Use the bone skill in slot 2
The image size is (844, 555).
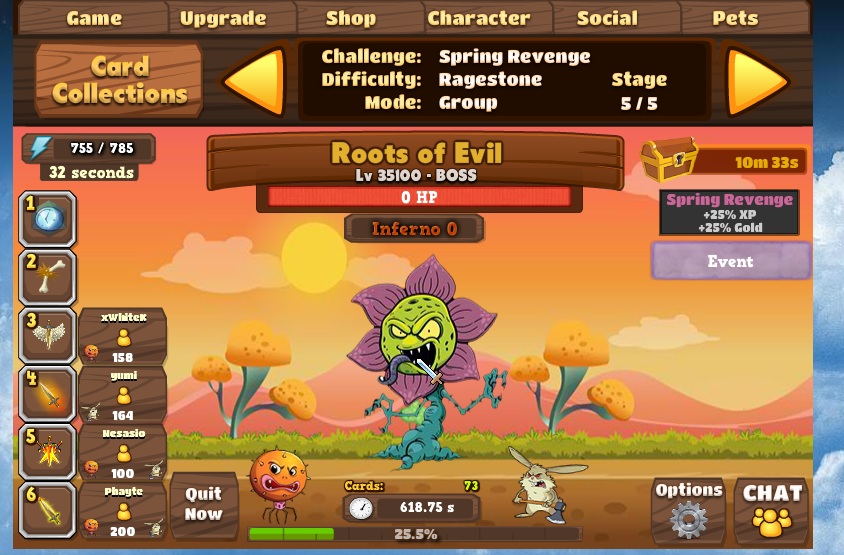[47, 278]
